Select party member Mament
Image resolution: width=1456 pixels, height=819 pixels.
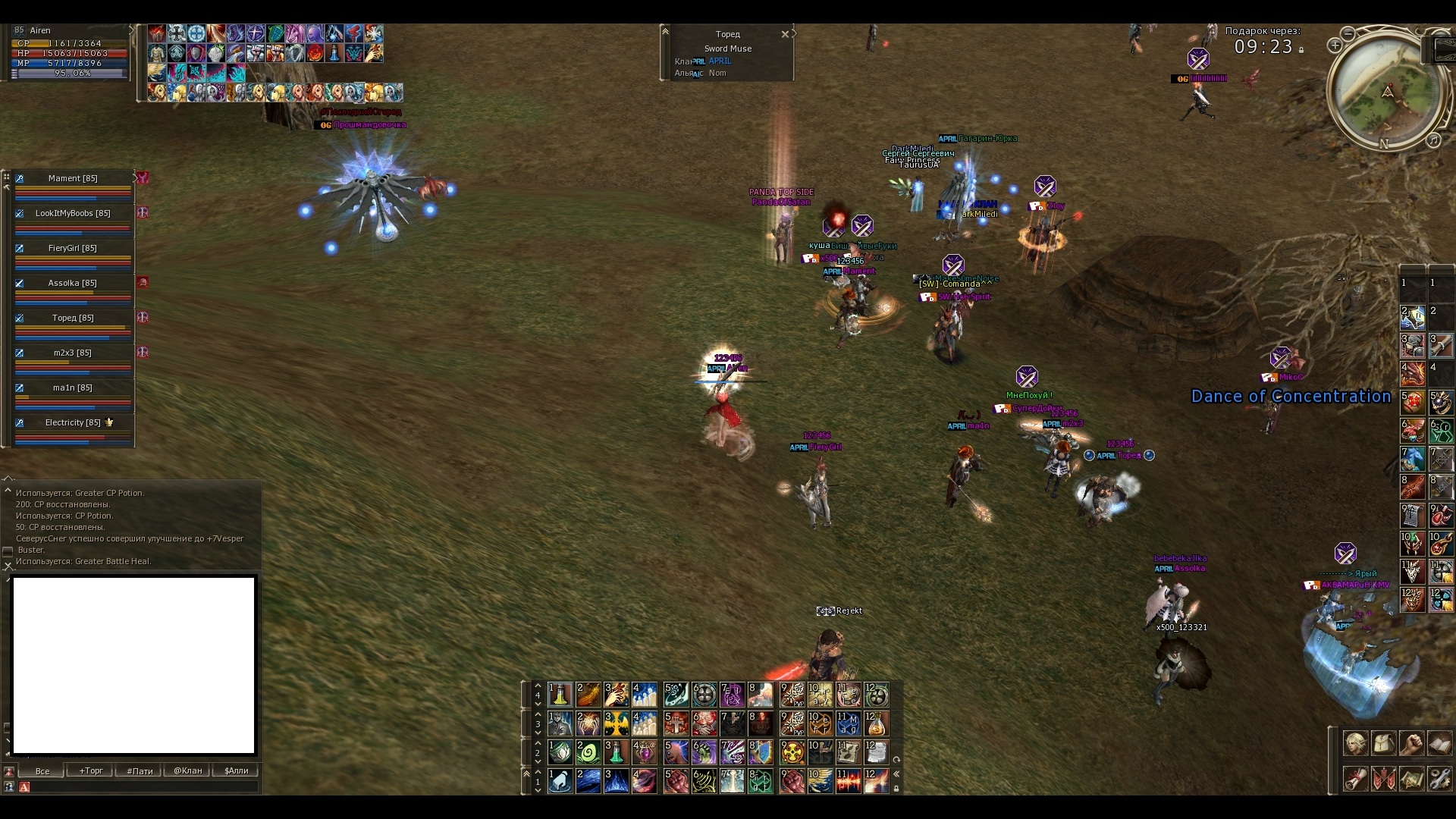73,179
